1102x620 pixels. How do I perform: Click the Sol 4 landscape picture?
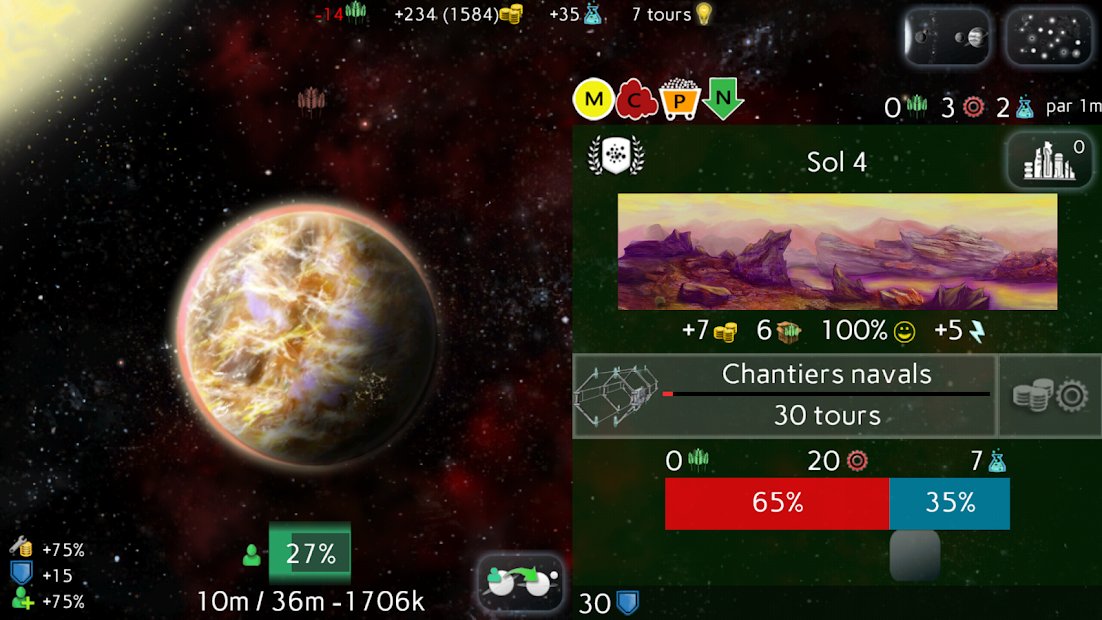(x=837, y=251)
